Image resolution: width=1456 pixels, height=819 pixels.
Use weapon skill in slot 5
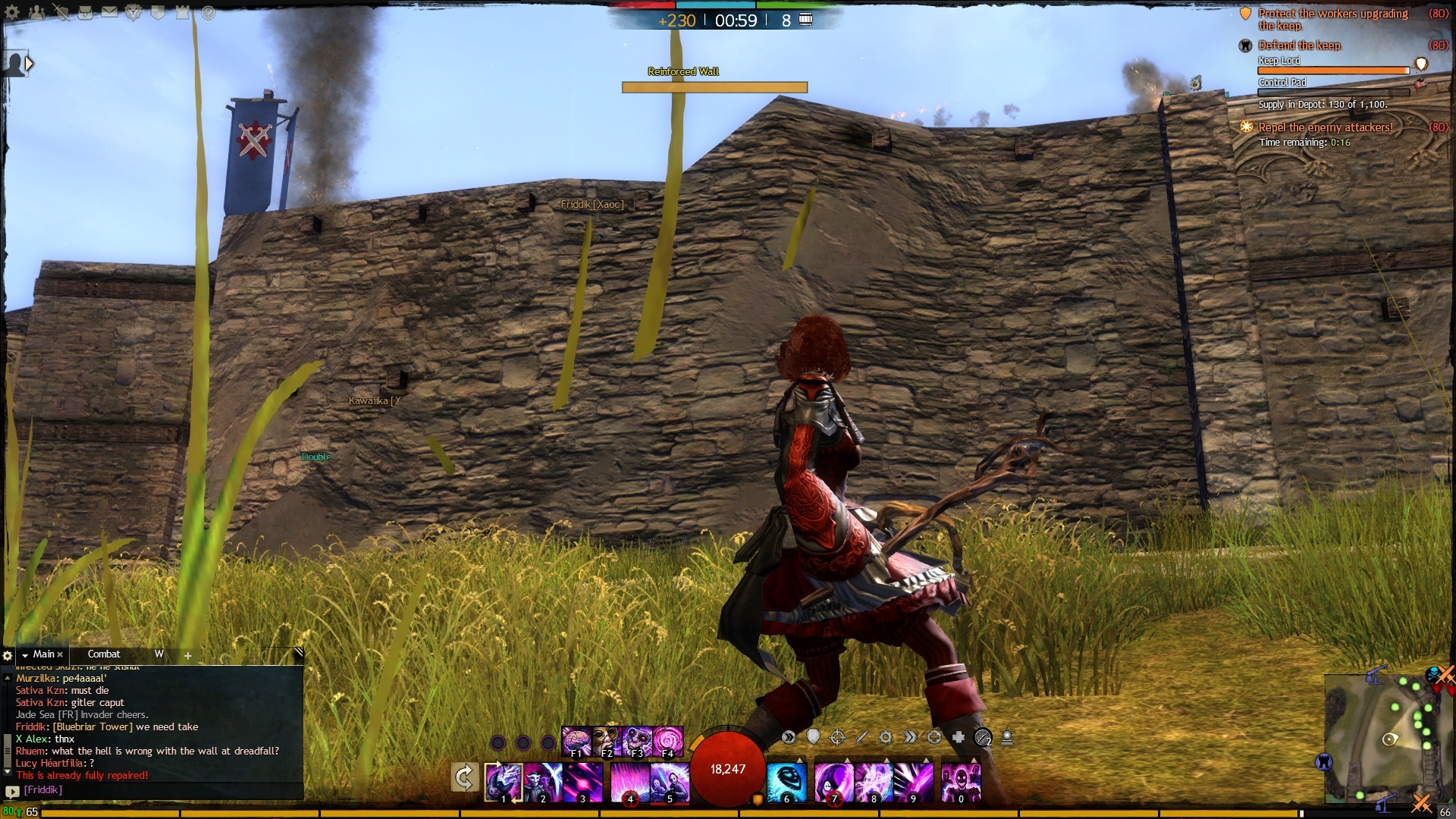(670, 782)
